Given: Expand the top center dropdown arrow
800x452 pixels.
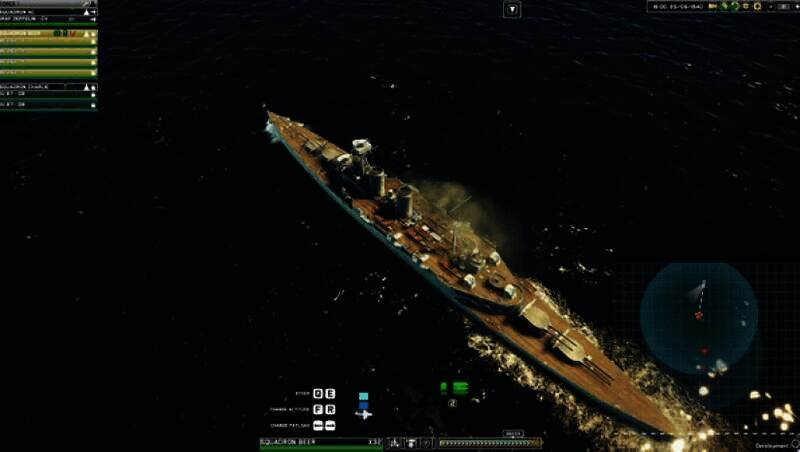Looking at the screenshot, I should pyautogui.click(x=512, y=9).
